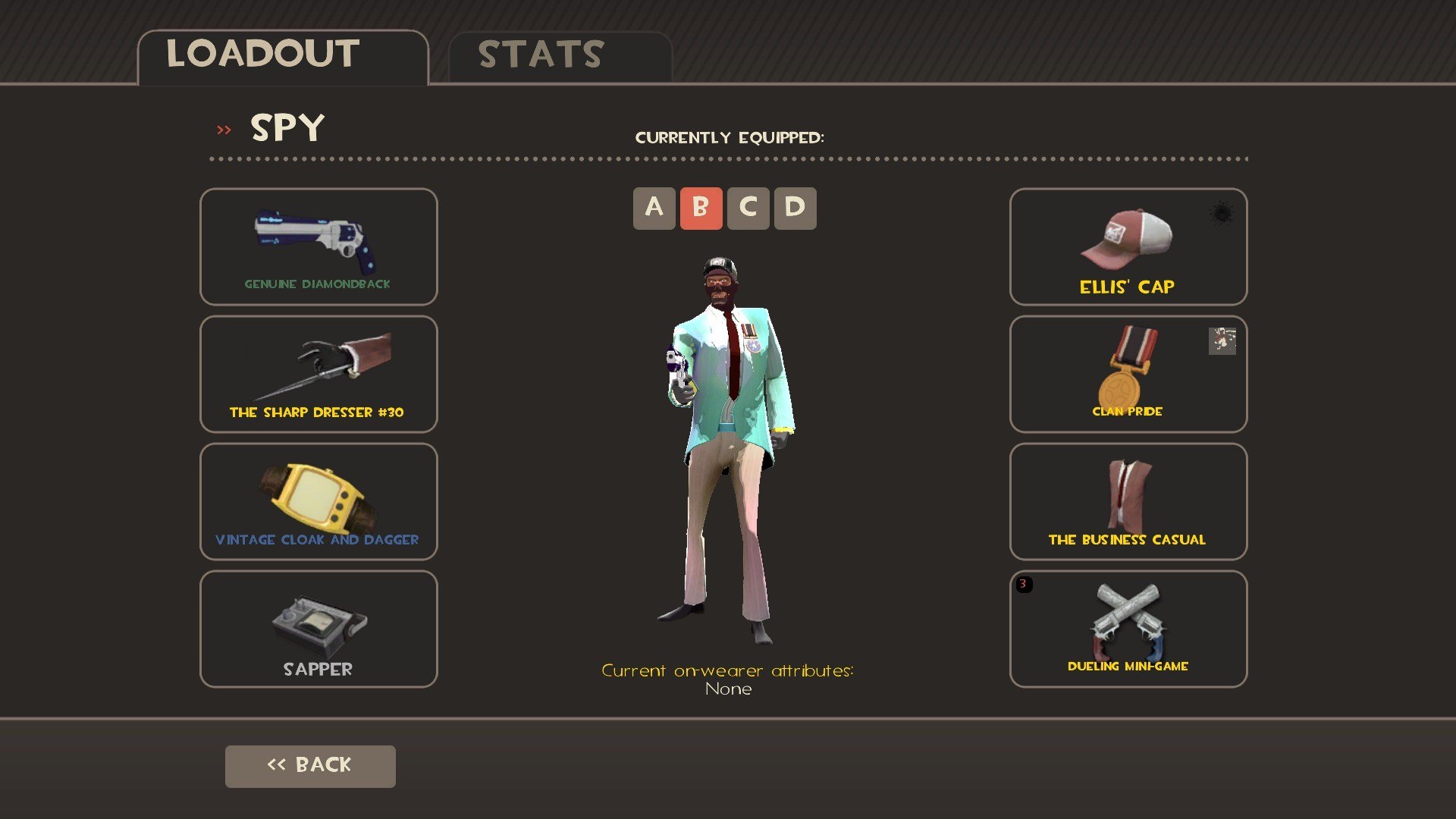The image size is (1456, 819).
Task: Open the Sapper weapon slot
Action: pos(318,629)
